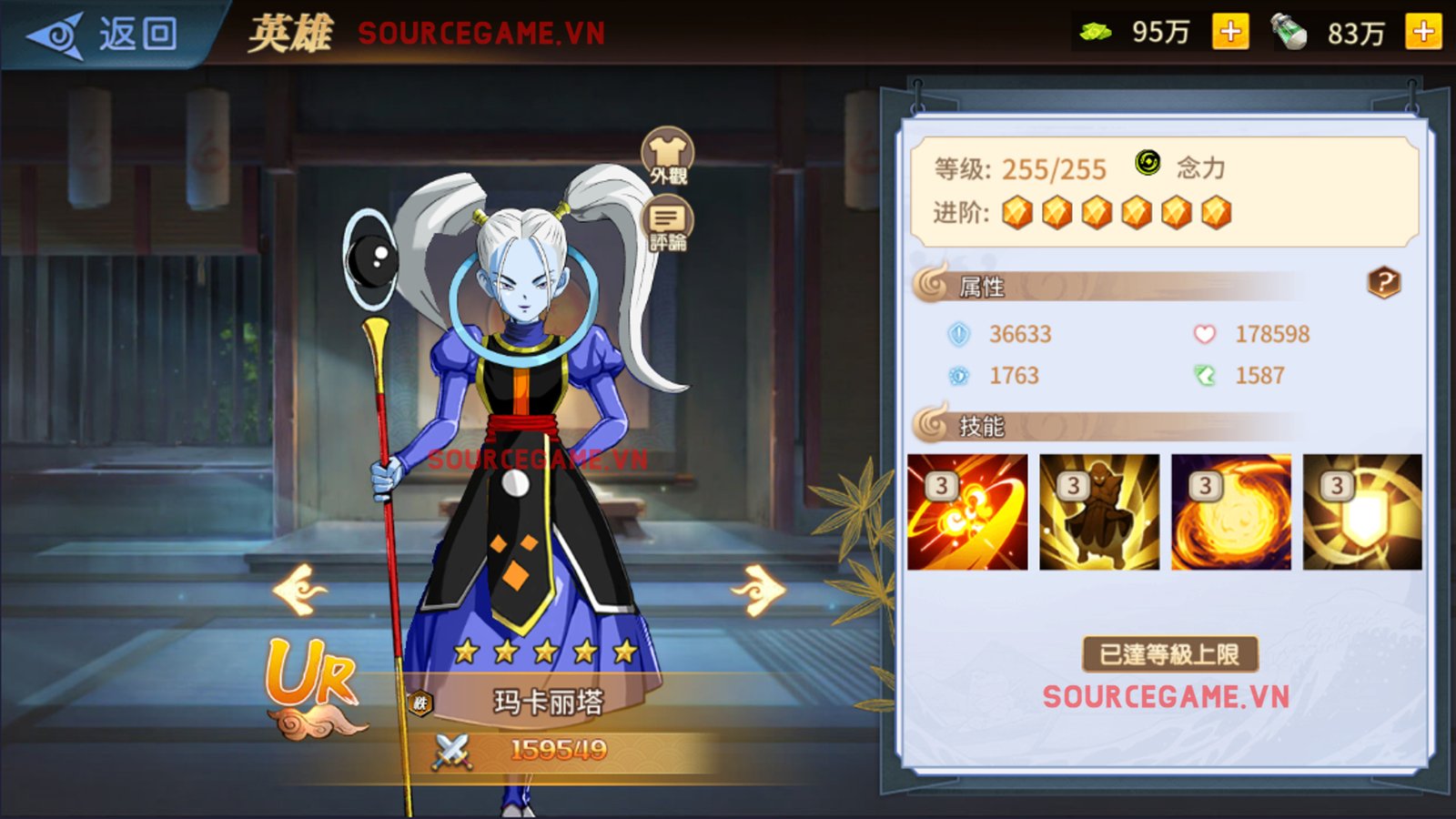Add more green cash currency

(x=1230, y=33)
